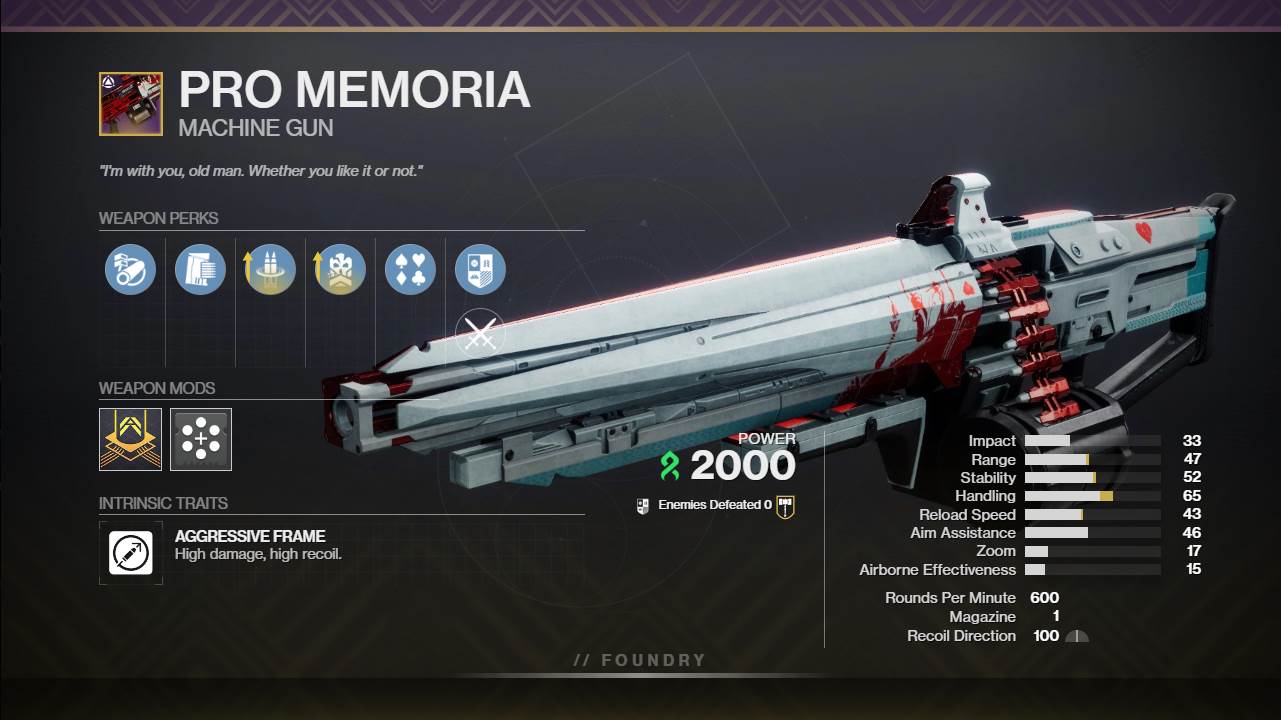Click the crossed swords tracker option
The image size is (1281, 720).
(480, 336)
